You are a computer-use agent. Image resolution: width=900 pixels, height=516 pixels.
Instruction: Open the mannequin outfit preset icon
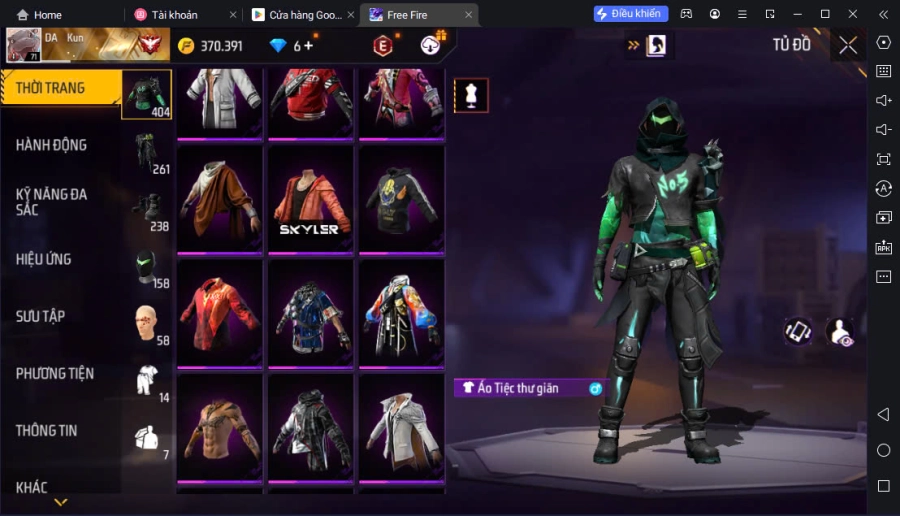(x=471, y=96)
